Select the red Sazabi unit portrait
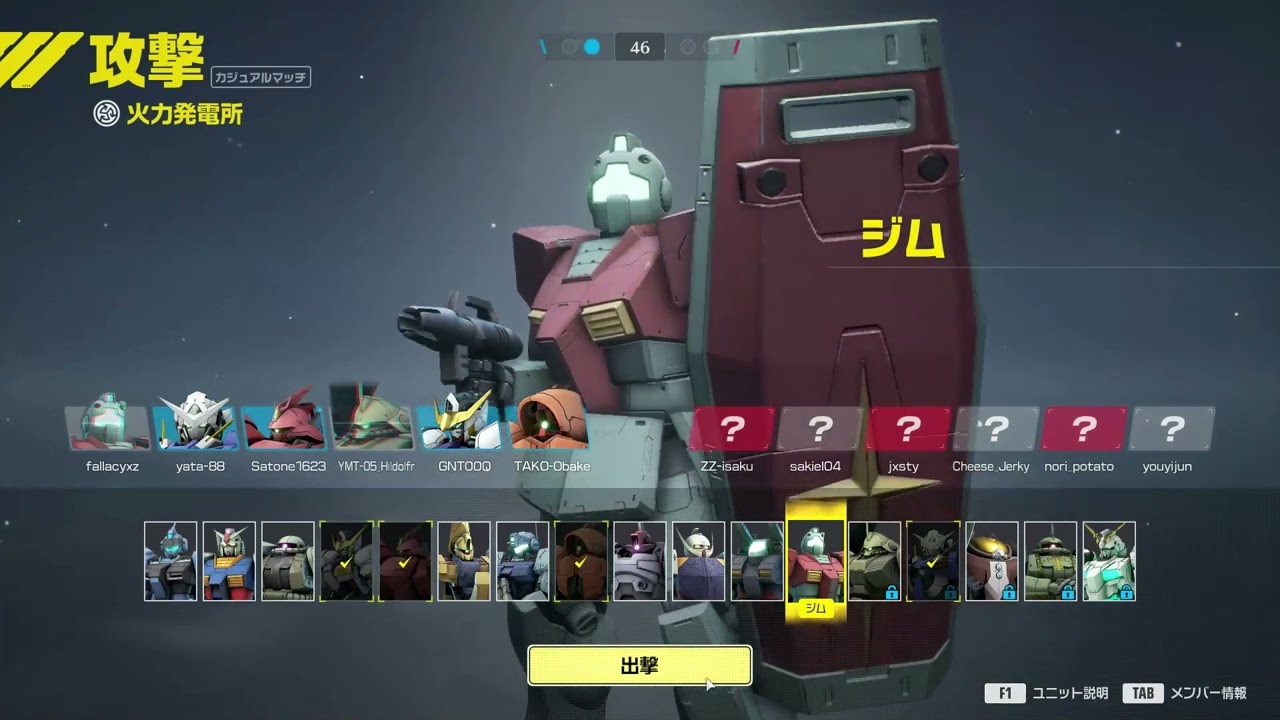 tap(405, 561)
